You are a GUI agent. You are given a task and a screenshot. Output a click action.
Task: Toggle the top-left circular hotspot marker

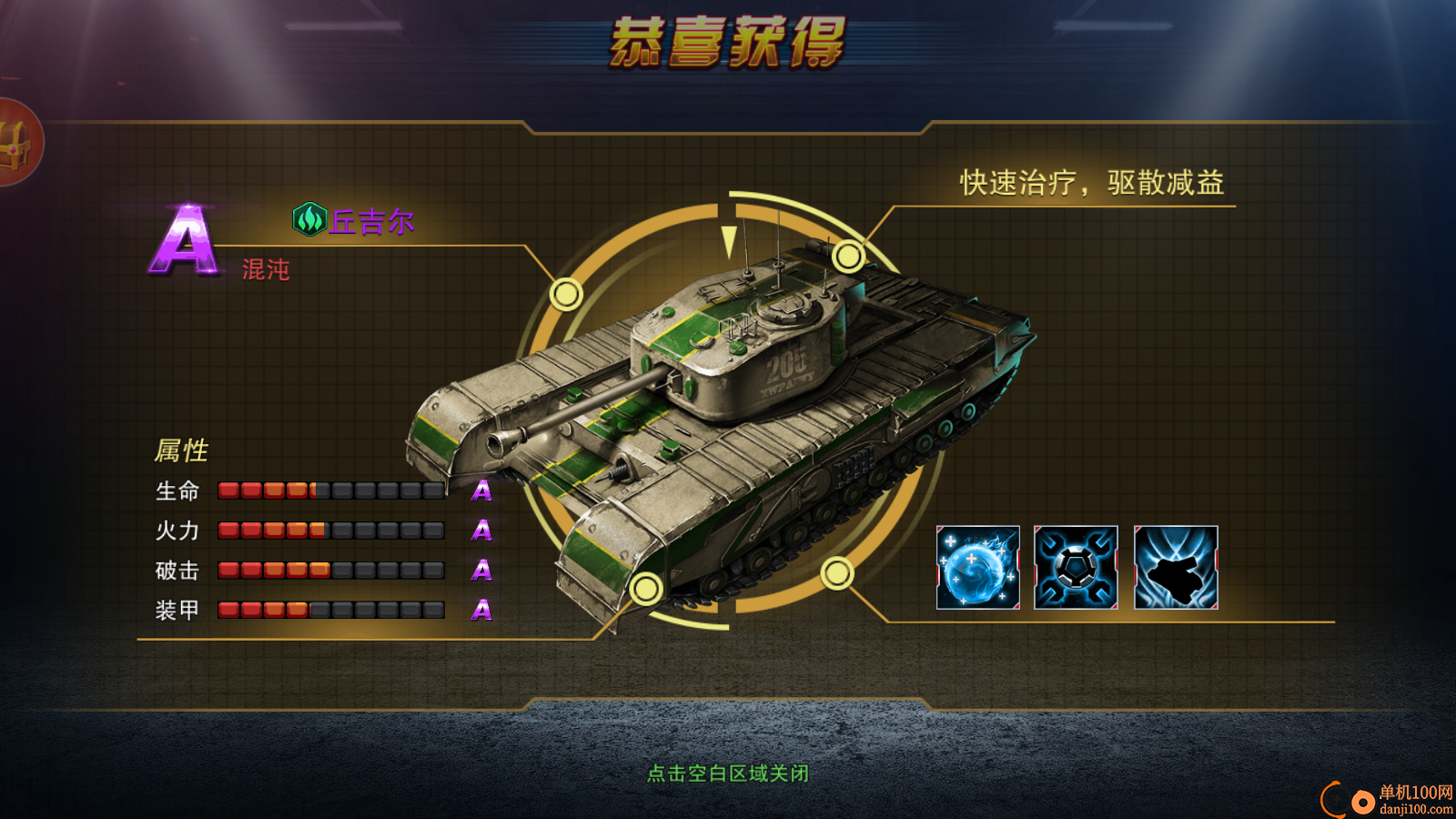(566, 294)
